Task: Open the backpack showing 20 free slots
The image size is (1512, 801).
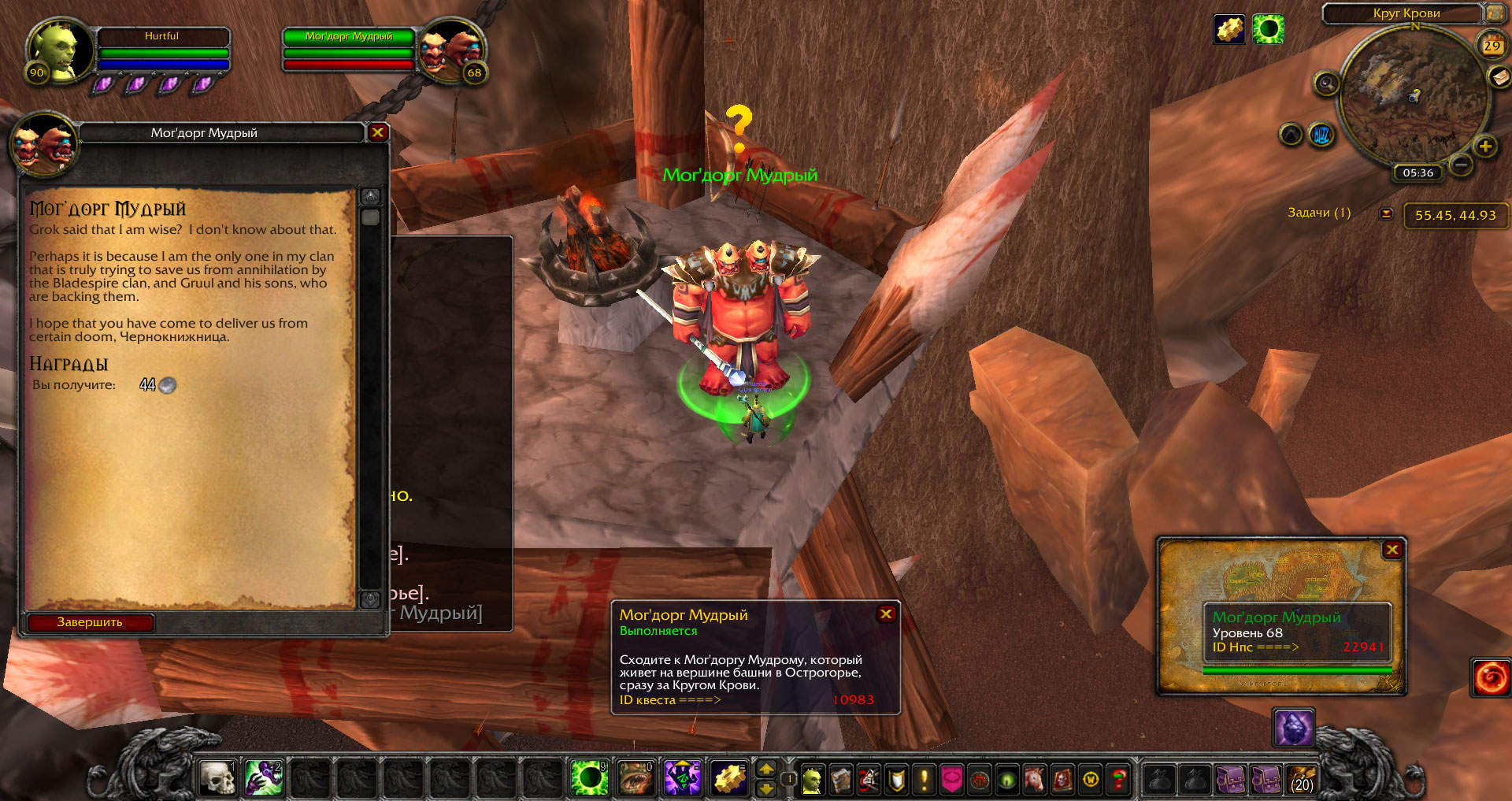Action: (x=1302, y=780)
